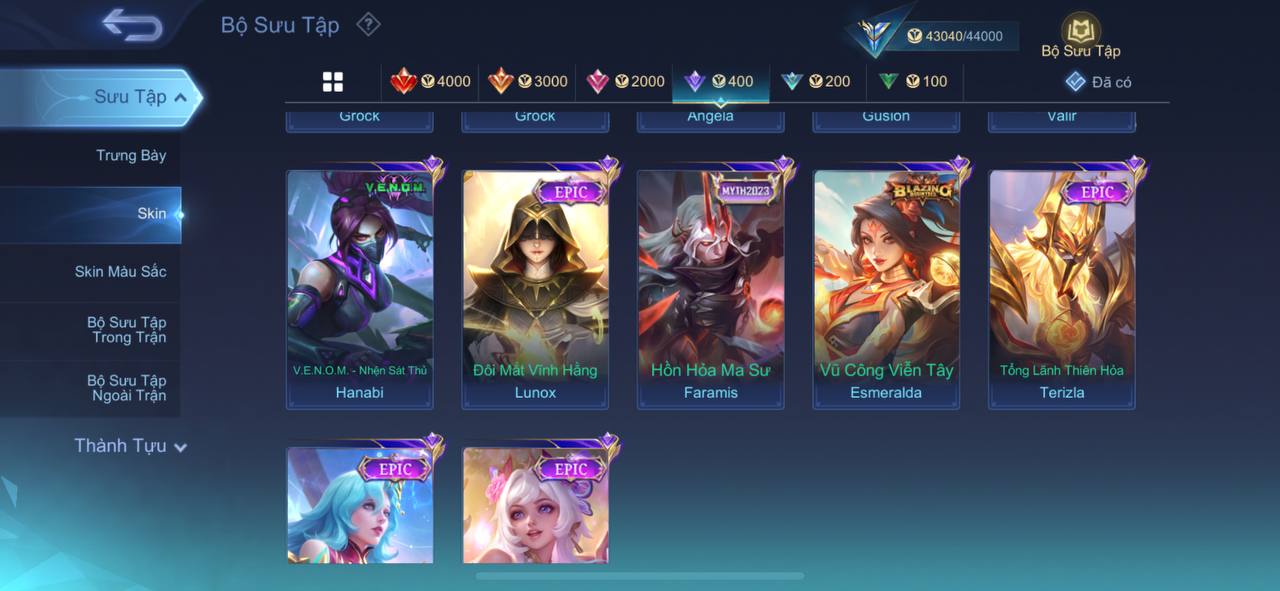View Faramis Hồn Hỏa Ma Sư skin
The height and width of the screenshot is (591, 1280).
[711, 288]
